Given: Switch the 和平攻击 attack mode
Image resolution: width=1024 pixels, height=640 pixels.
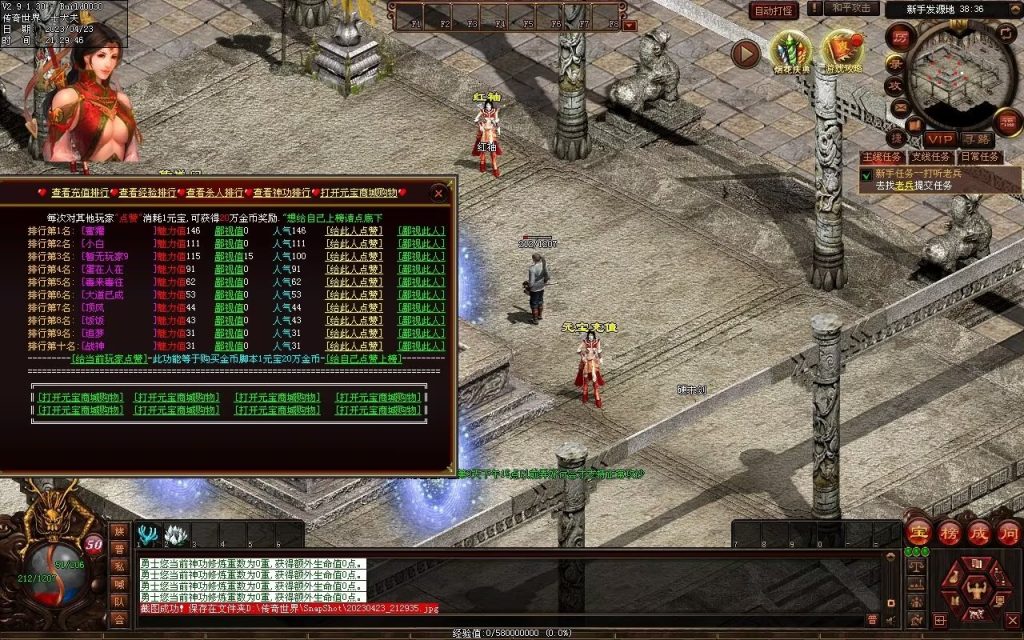Looking at the screenshot, I should point(853,8).
